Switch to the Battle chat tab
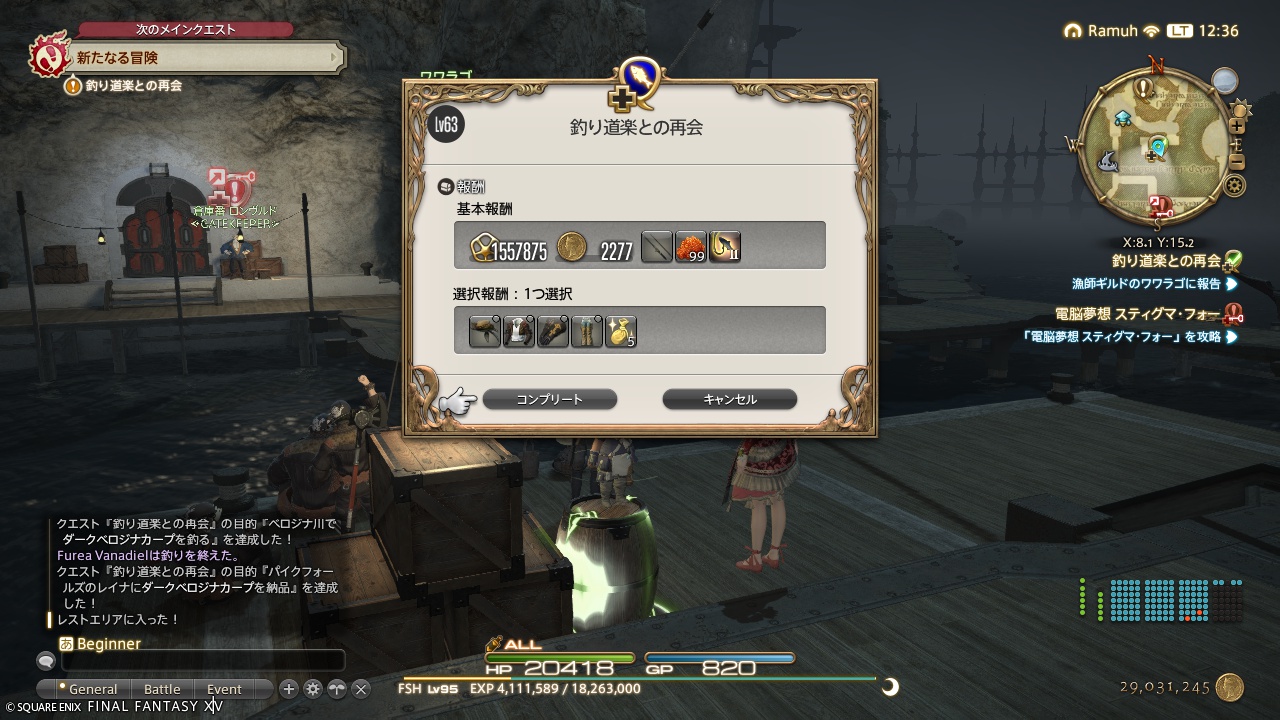The height and width of the screenshot is (720, 1280). [162, 689]
